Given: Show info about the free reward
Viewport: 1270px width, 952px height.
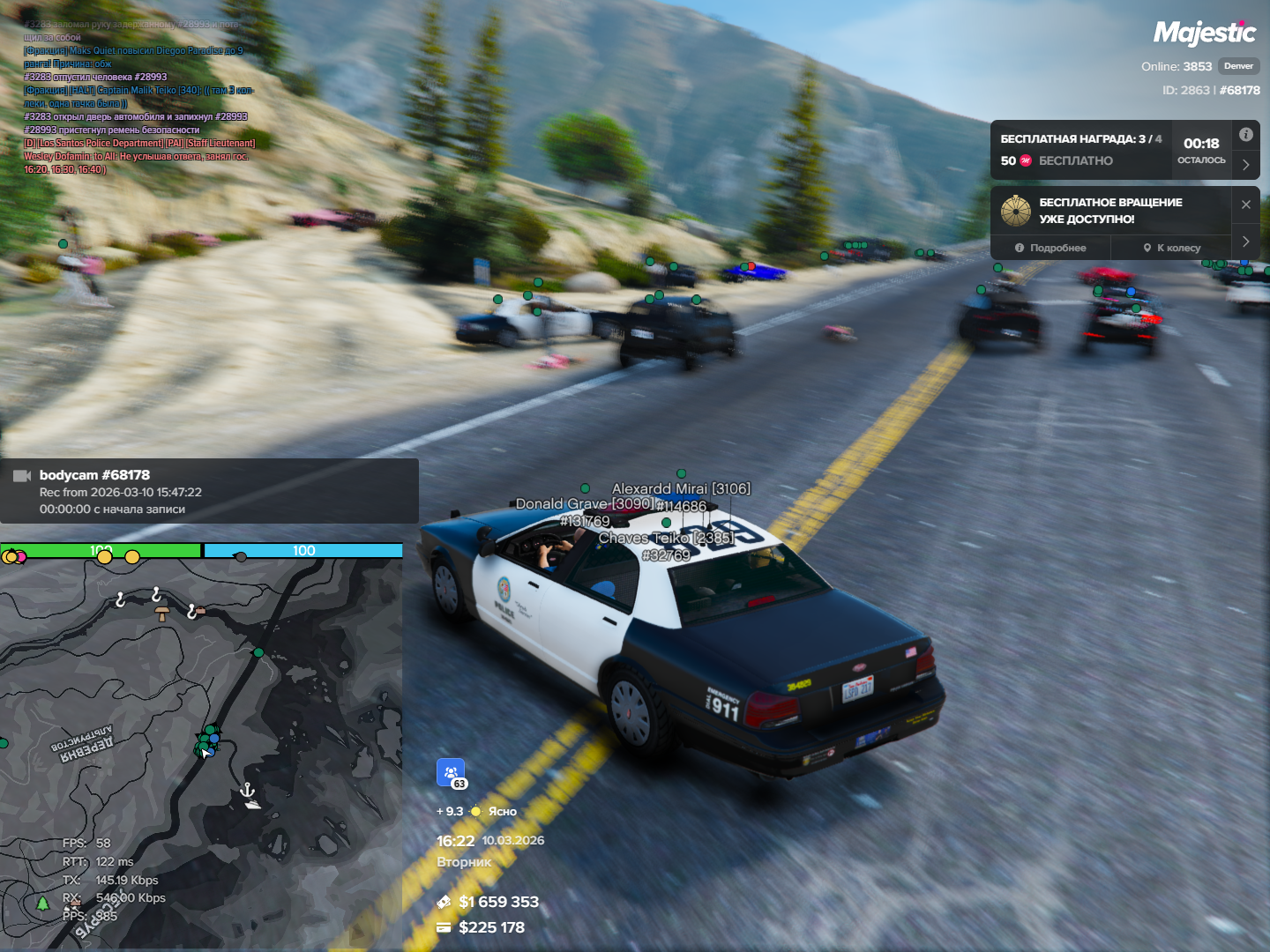Looking at the screenshot, I should point(1245,135).
